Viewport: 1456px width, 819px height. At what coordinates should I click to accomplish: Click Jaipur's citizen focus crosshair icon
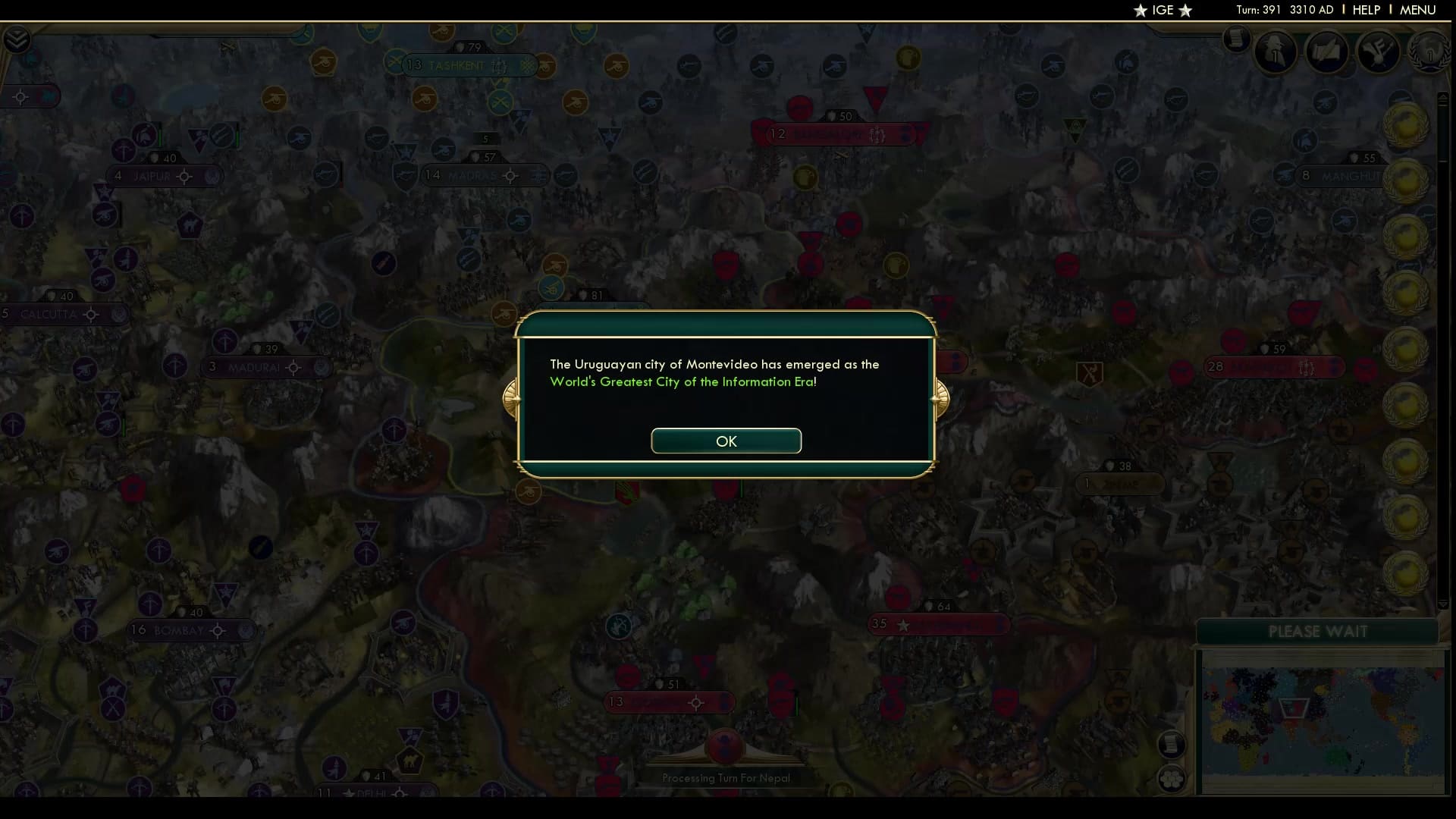[x=185, y=176]
